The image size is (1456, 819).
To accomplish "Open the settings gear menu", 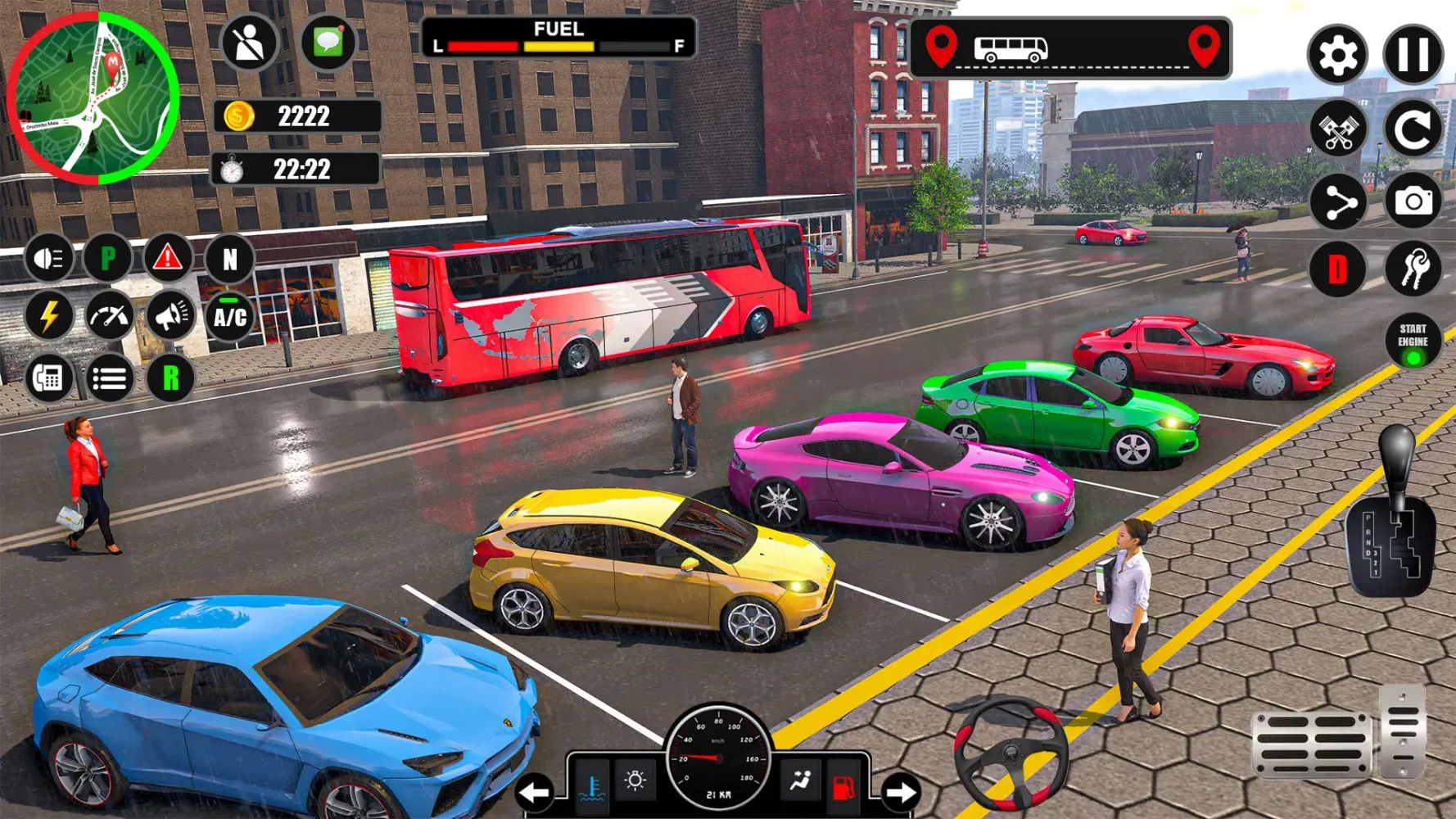I will tap(1338, 52).
